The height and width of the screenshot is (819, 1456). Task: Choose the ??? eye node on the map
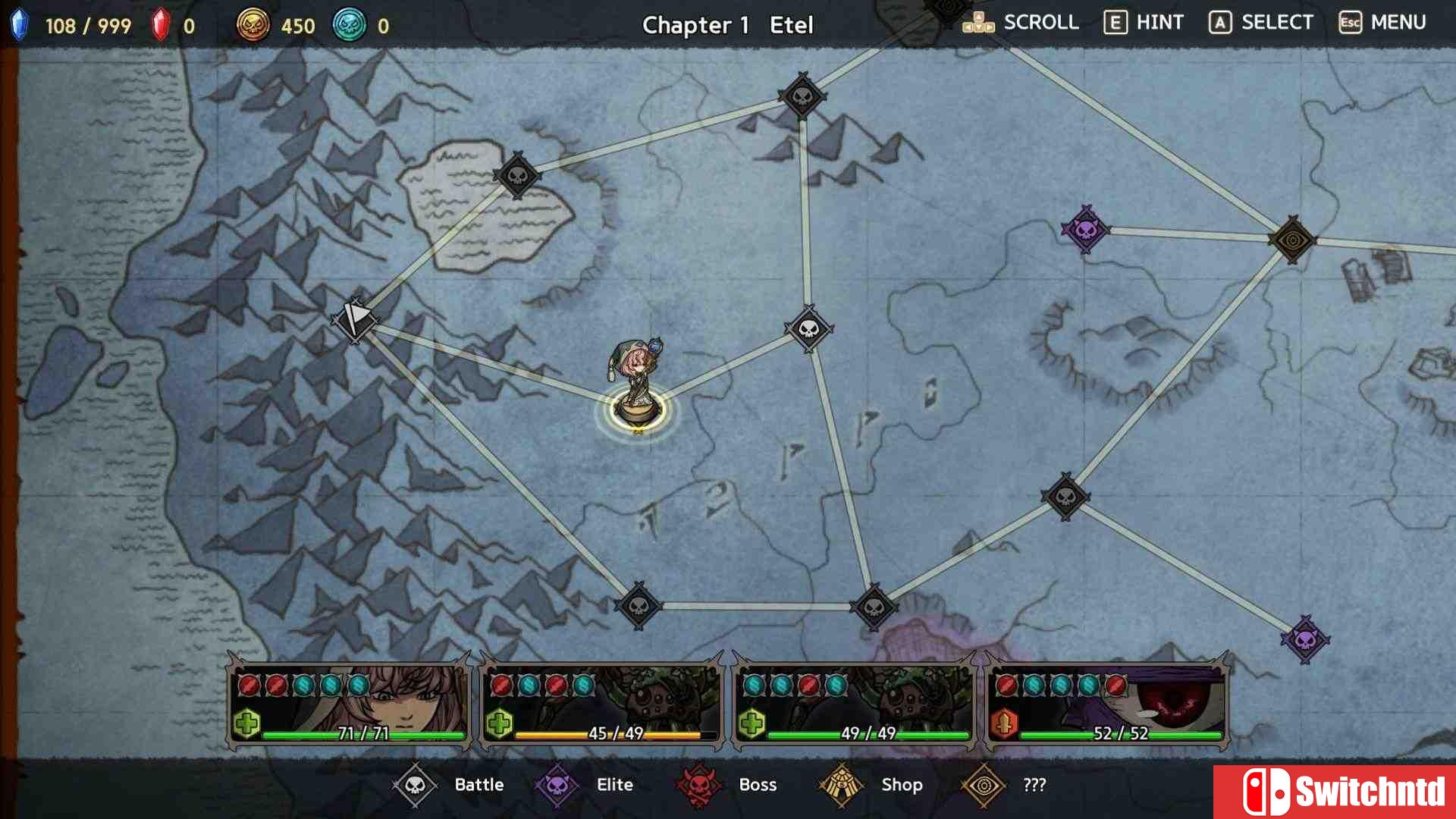[1292, 240]
